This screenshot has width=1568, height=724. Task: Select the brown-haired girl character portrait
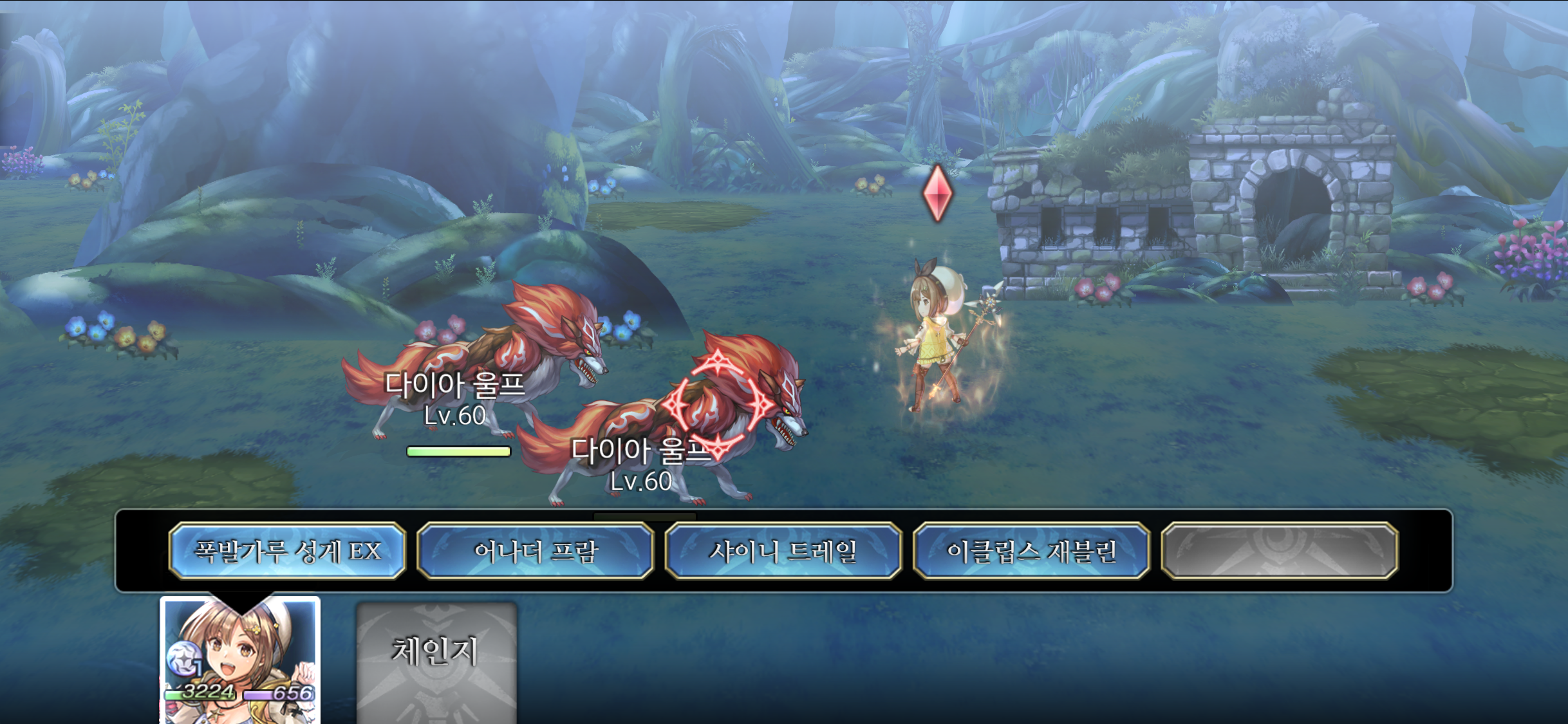coord(240,660)
